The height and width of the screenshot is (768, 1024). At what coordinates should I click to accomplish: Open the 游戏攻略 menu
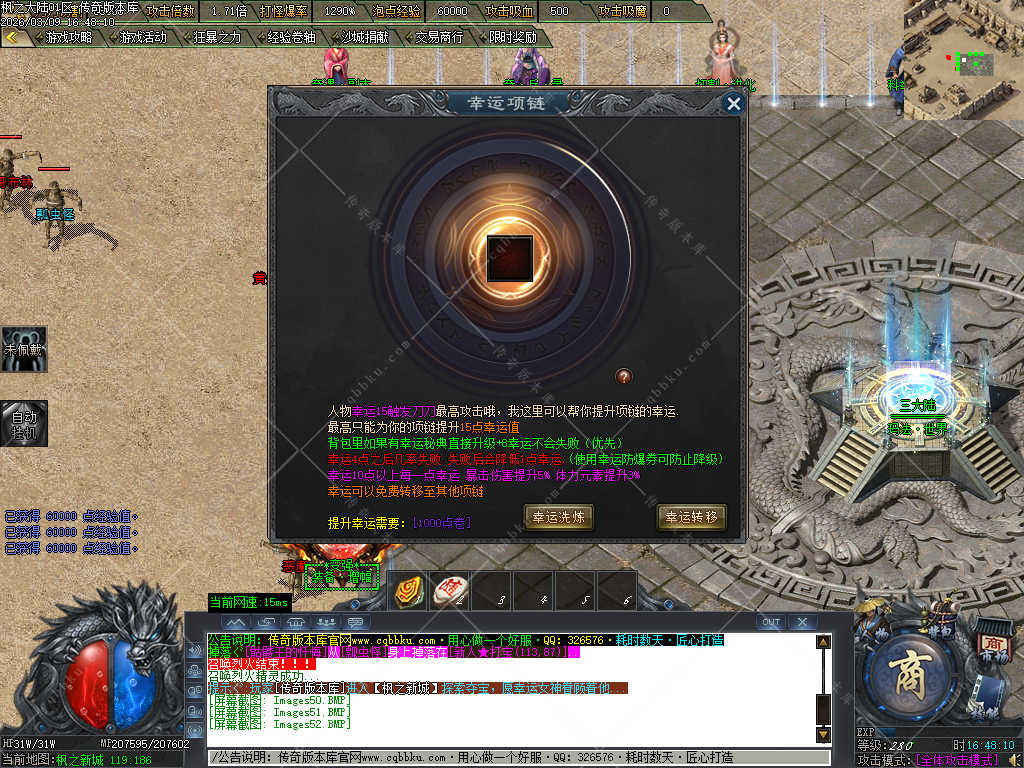(68, 37)
